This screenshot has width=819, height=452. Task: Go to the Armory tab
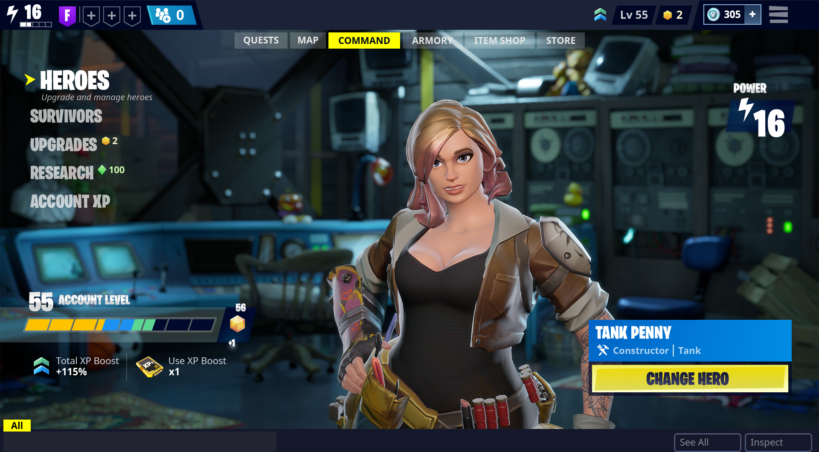(x=432, y=41)
